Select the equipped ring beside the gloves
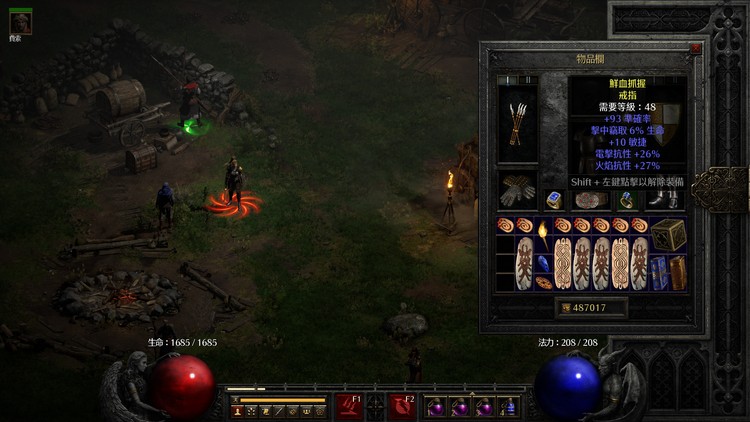The image size is (750, 422). pos(554,199)
